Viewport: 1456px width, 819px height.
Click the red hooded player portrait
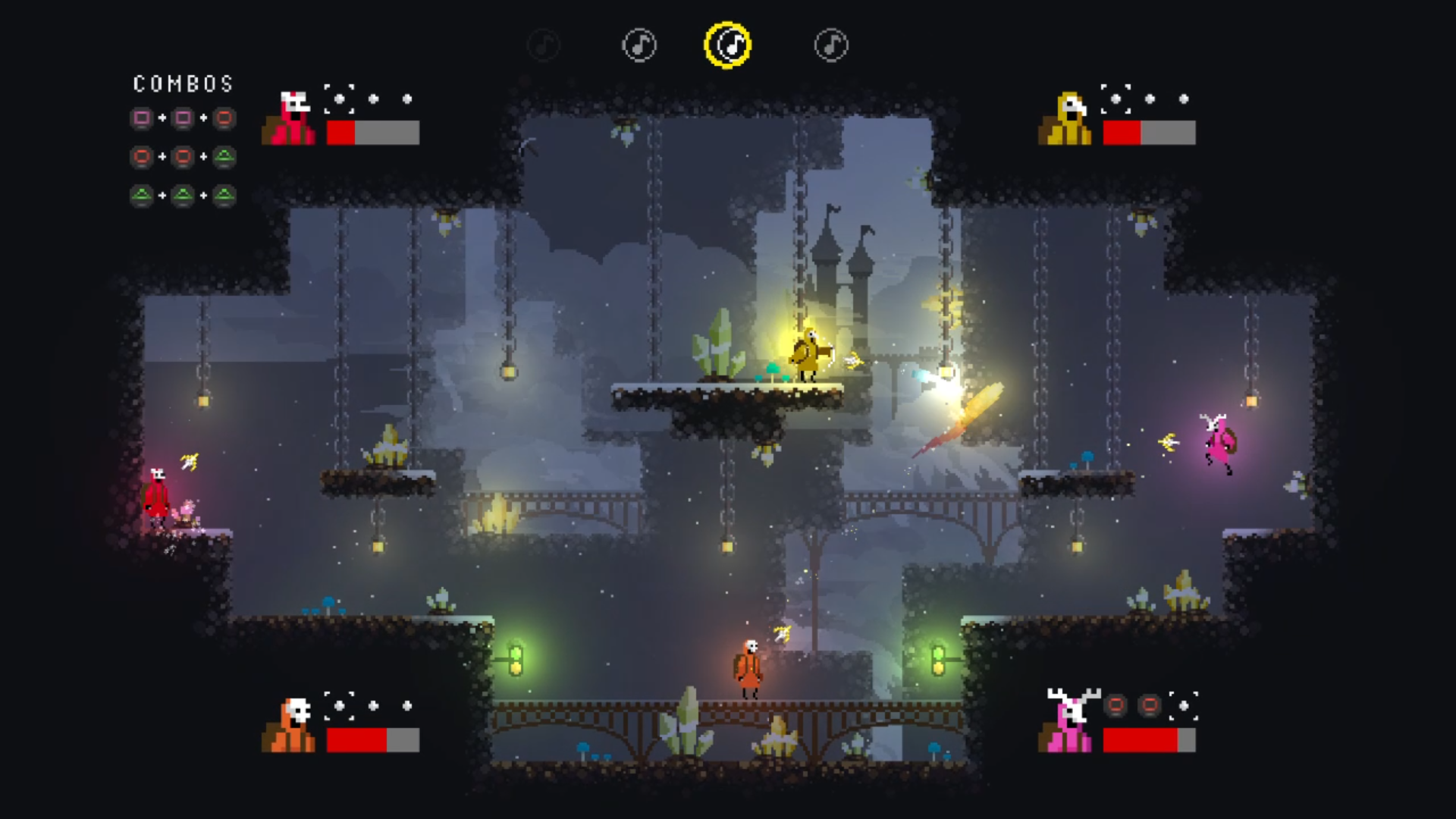289,118
